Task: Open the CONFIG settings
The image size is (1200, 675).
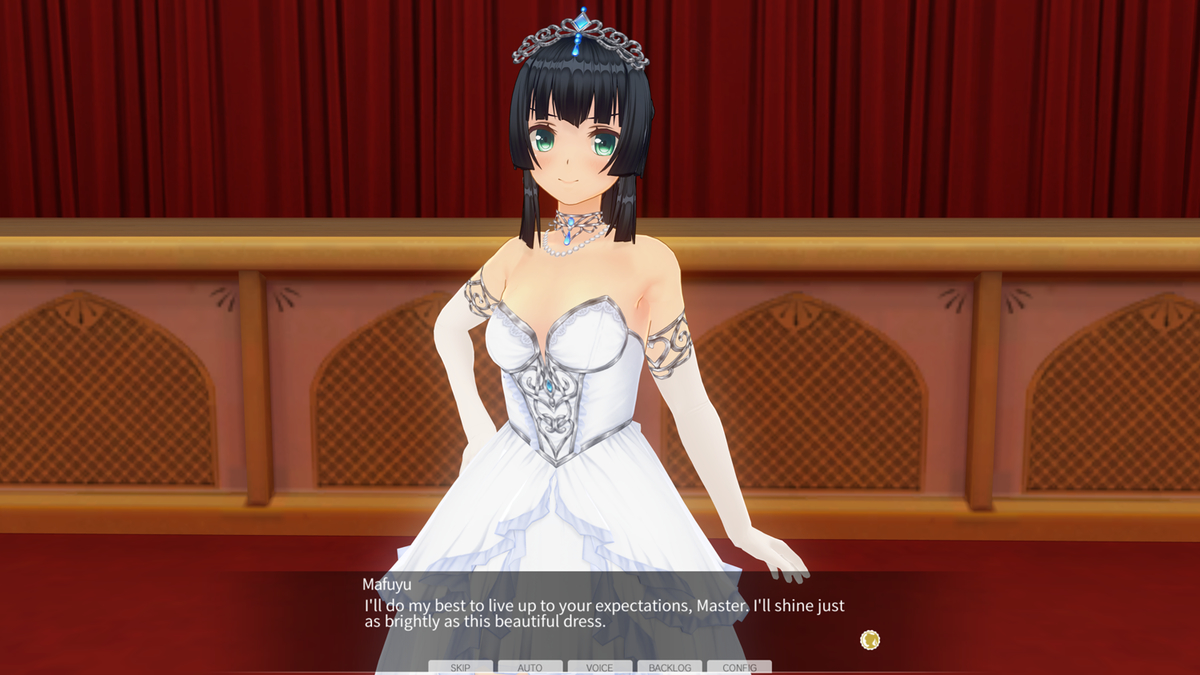Action: click(739, 667)
